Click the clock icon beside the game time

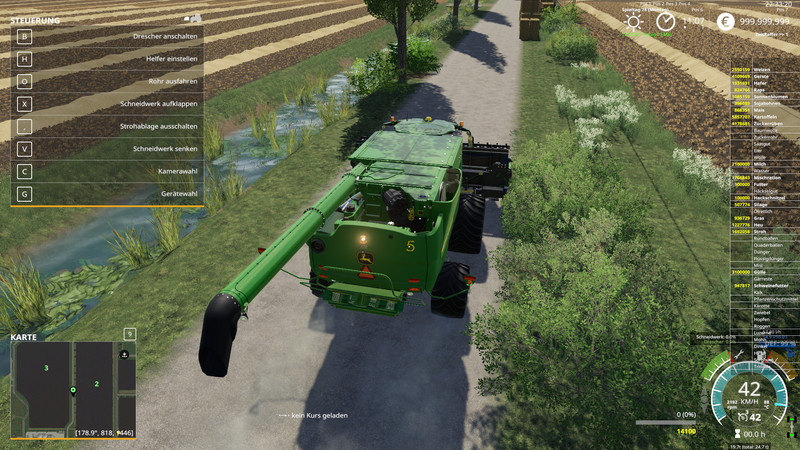665,21
